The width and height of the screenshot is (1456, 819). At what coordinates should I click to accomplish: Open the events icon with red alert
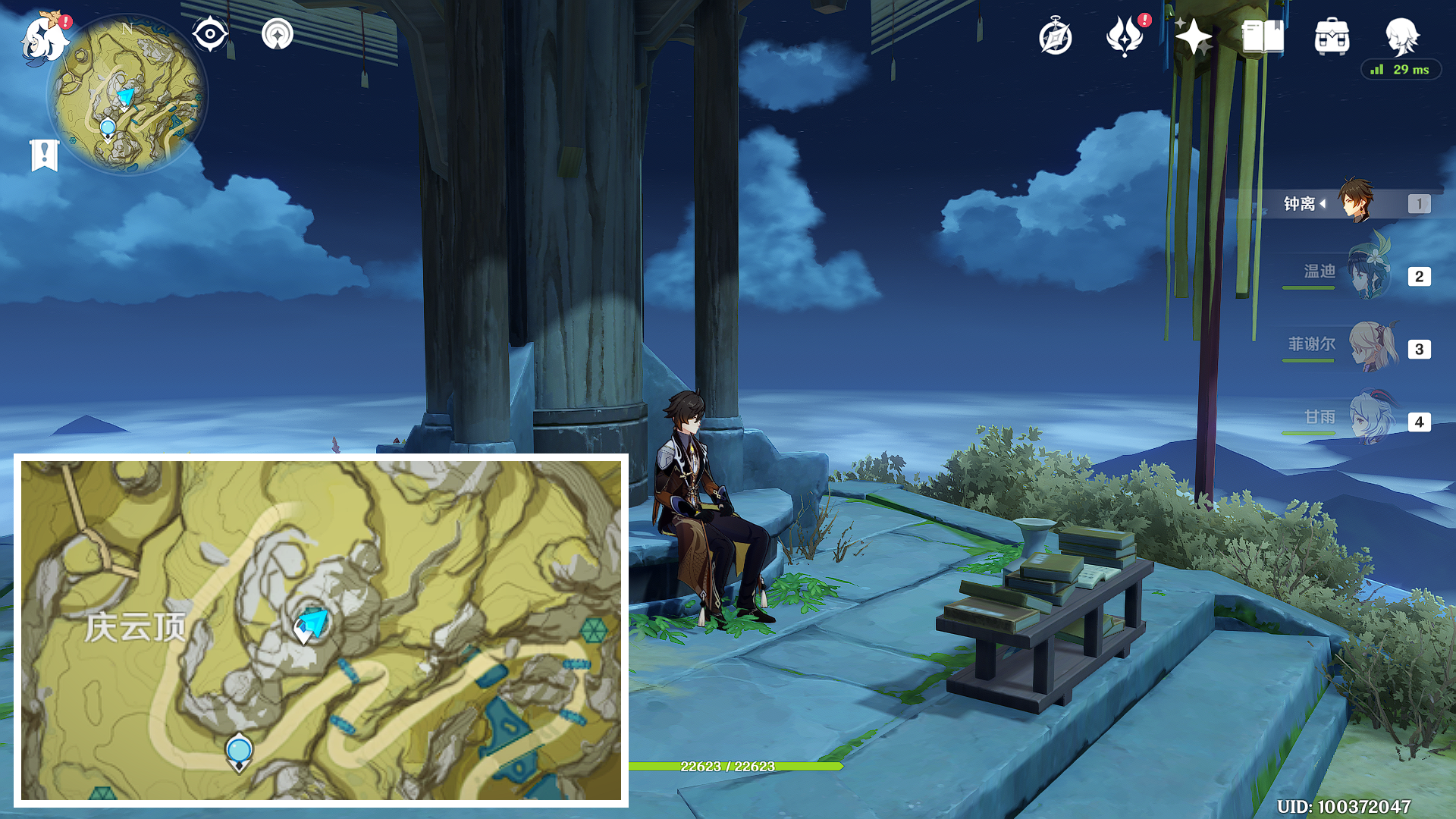1125,36
